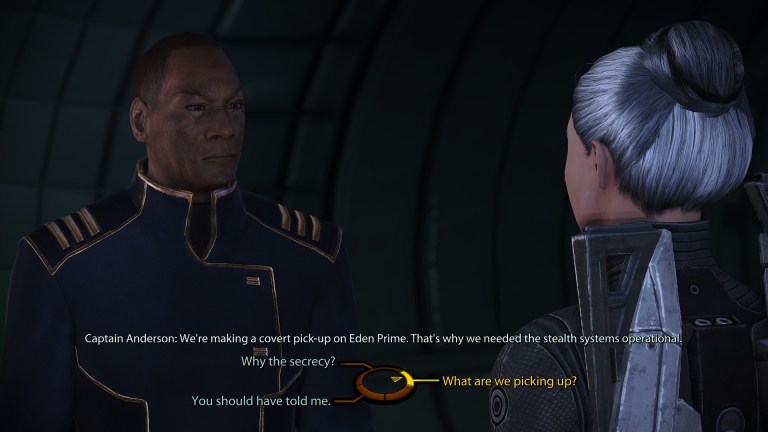This screenshot has height=432, width=768.
Task: Choose the "Why the secrecy?" reply
Action: click(x=288, y=361)
